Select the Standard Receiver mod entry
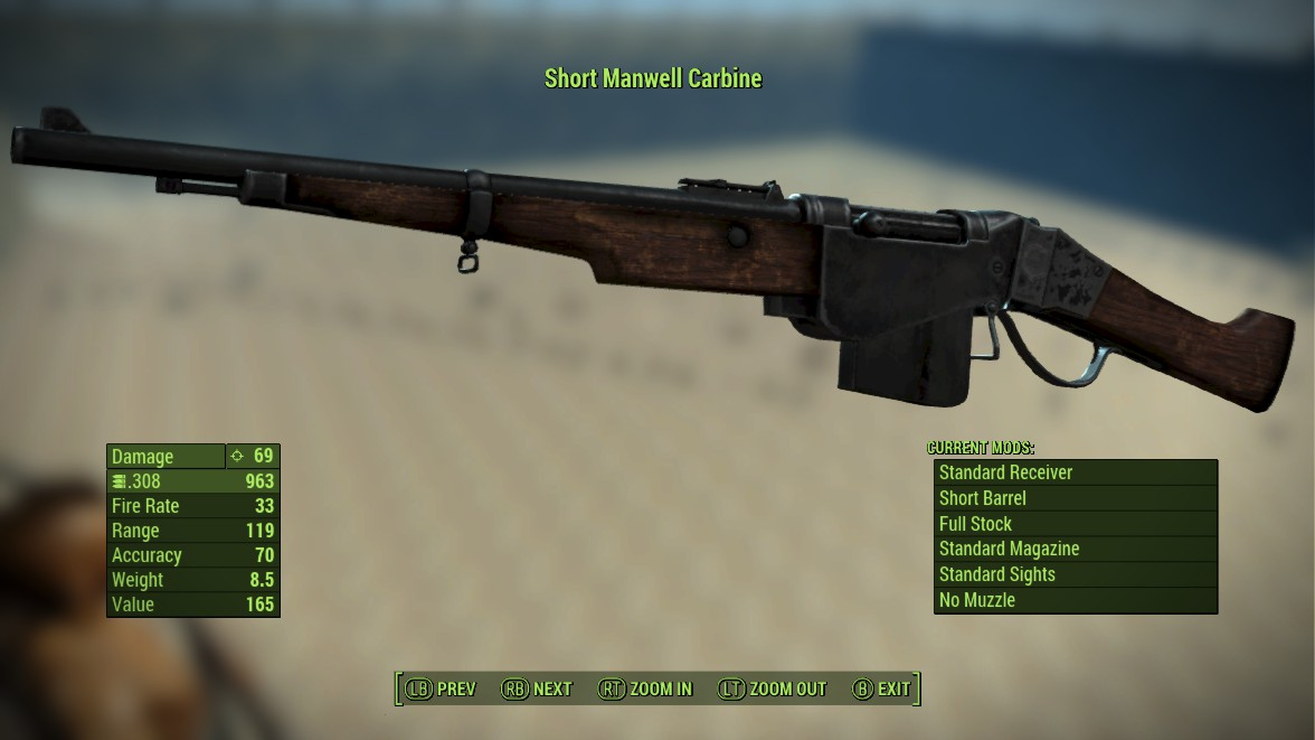This screenshot has height=740, width=1315. click(1075, 472)
